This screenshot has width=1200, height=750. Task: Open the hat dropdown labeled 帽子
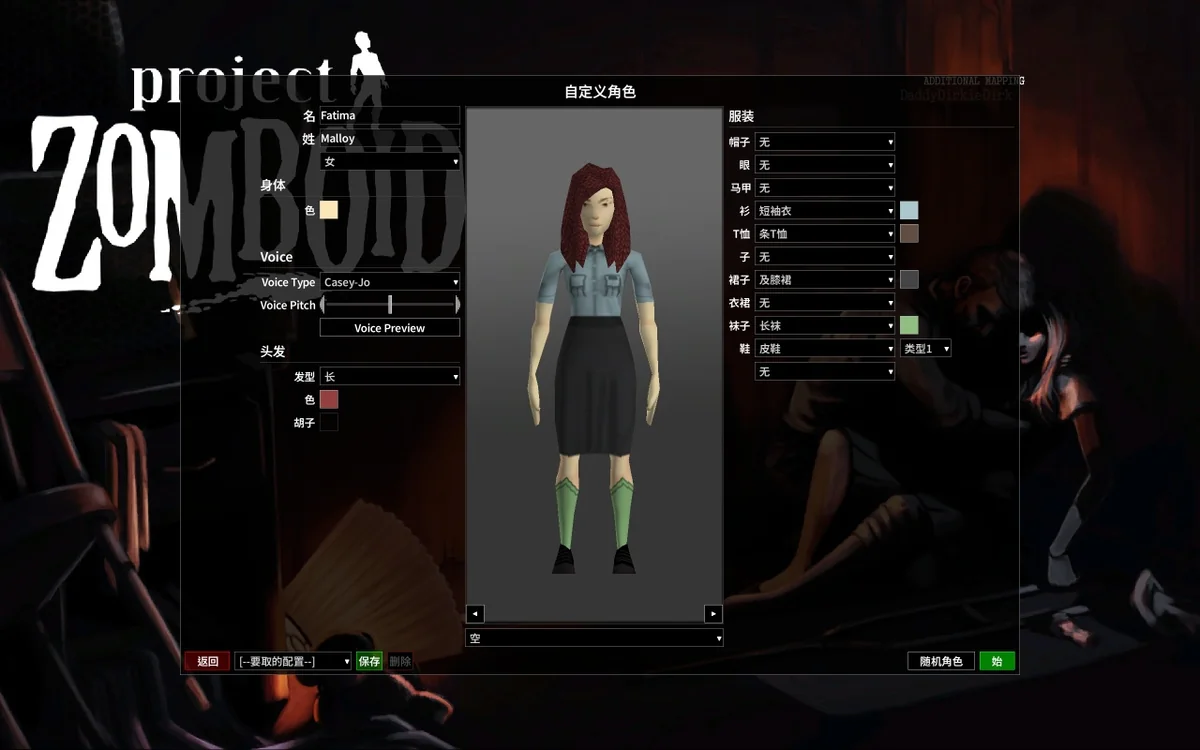click(825, 142)
